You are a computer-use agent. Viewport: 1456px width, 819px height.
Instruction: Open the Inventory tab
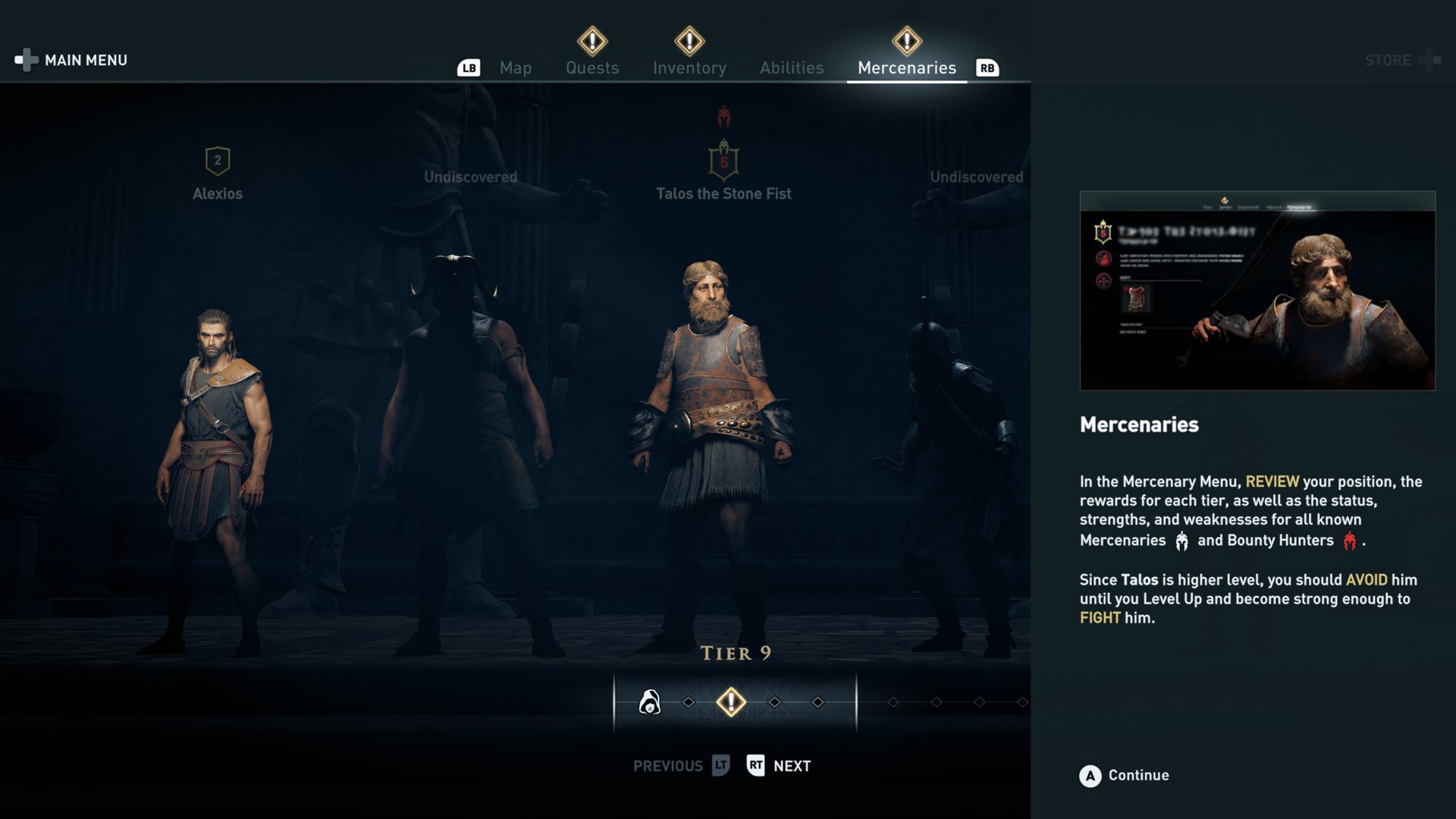point(689,68)
